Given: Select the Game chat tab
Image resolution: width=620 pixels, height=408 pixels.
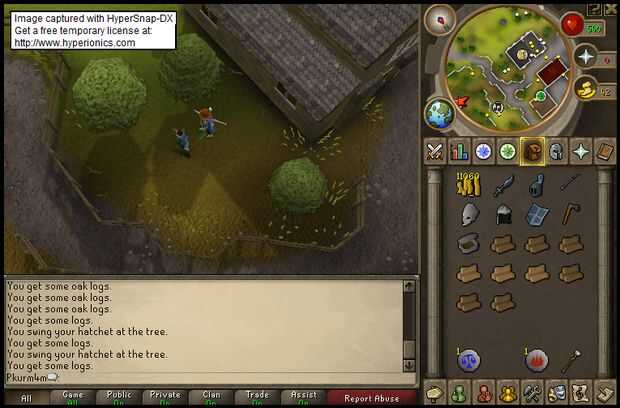Looking at the screenshot, I should (73, 397).
